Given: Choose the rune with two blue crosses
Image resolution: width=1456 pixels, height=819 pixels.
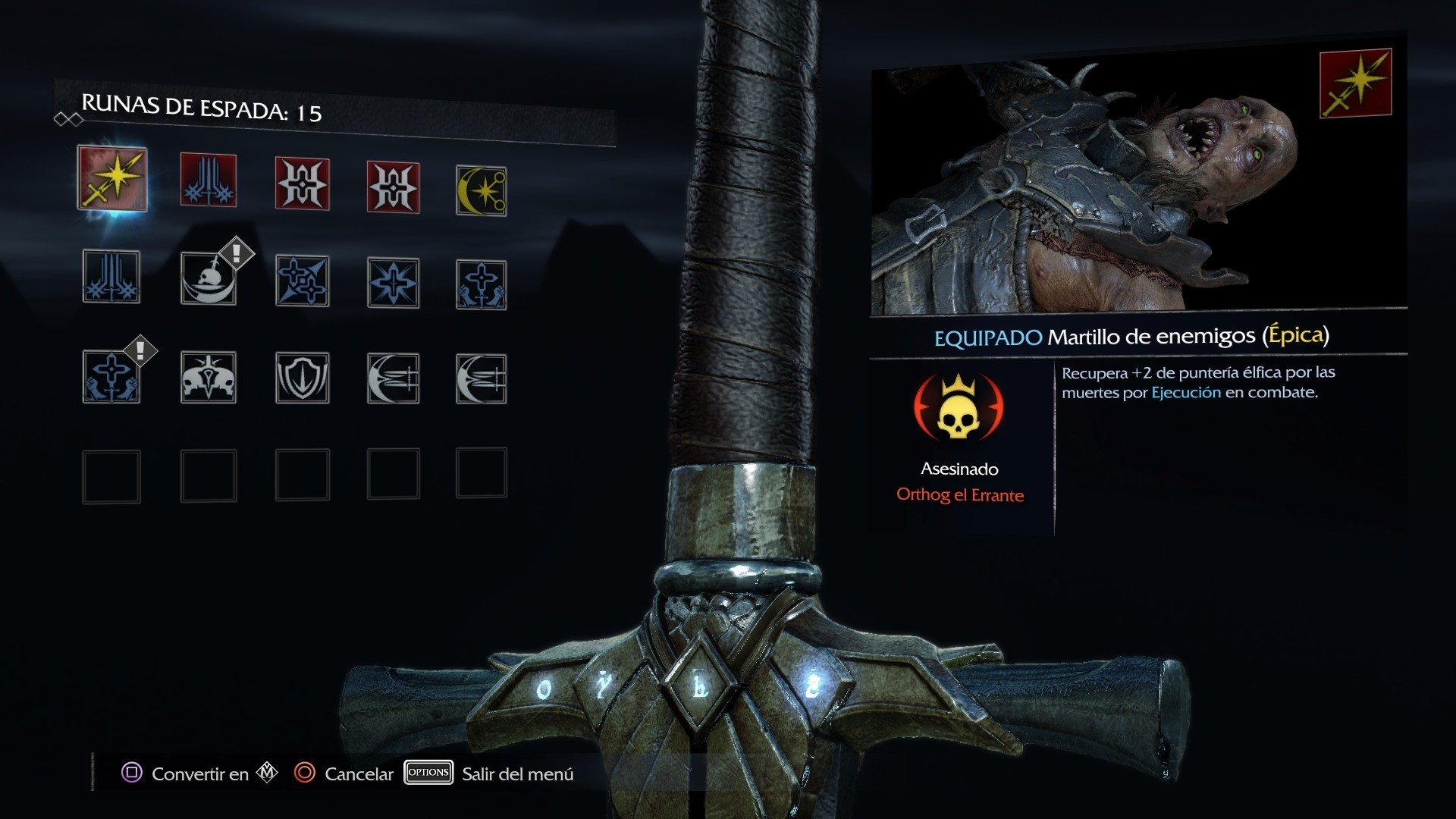Looking at the screenshot, I should 302,281.
